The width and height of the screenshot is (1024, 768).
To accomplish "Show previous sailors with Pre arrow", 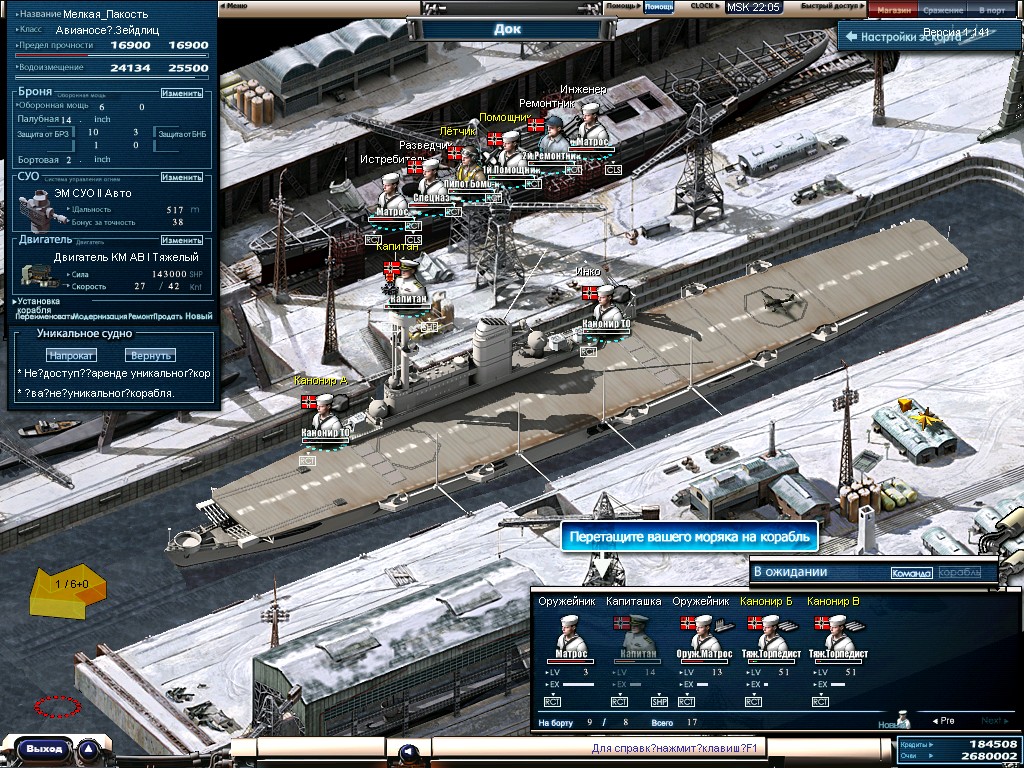I will (x=943, y=720).
